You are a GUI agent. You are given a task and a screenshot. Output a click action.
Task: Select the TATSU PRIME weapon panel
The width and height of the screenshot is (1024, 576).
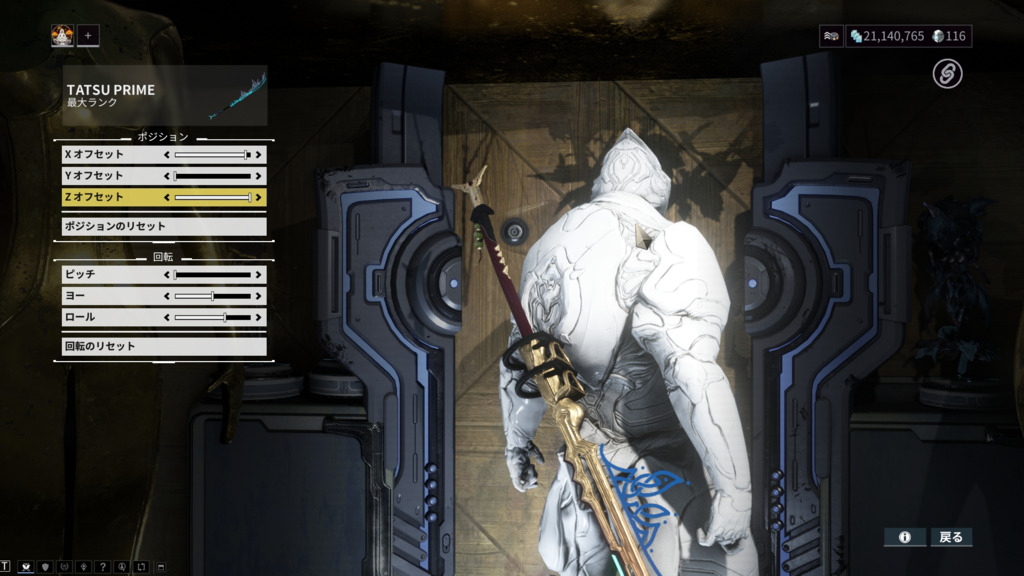click(164, 96)
